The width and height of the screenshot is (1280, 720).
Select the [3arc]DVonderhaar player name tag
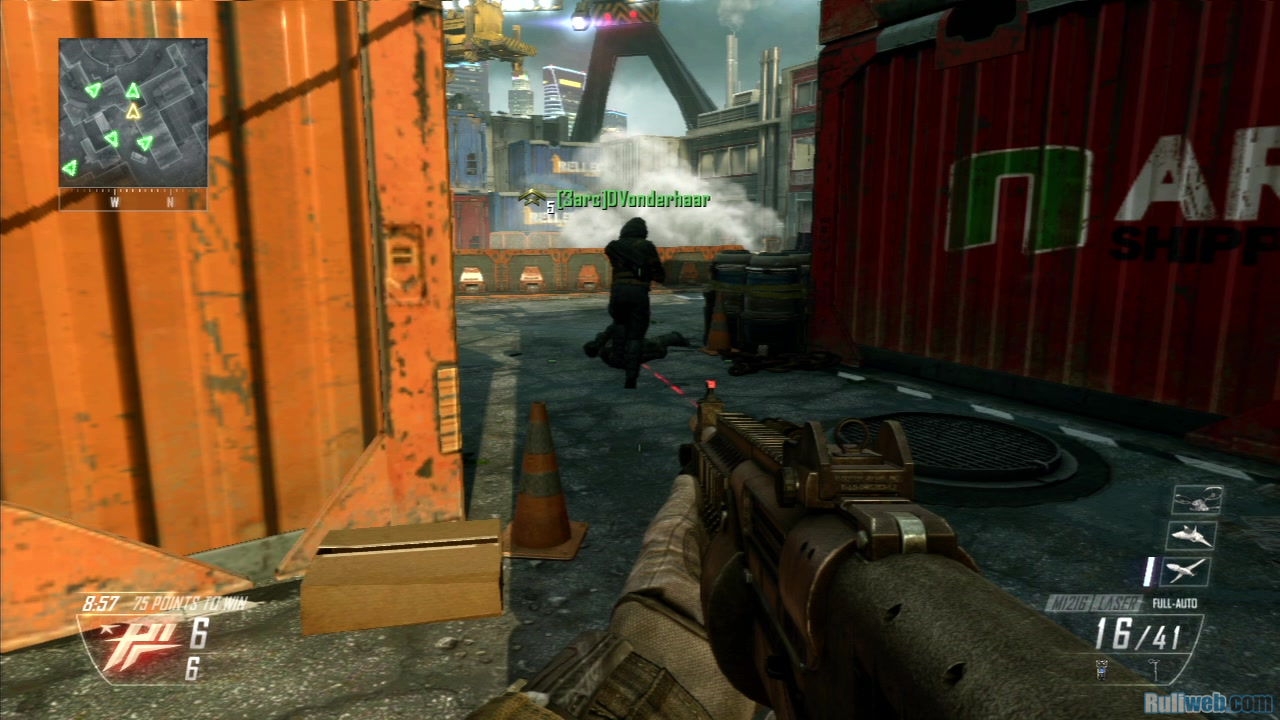click(x=633, y=200)
